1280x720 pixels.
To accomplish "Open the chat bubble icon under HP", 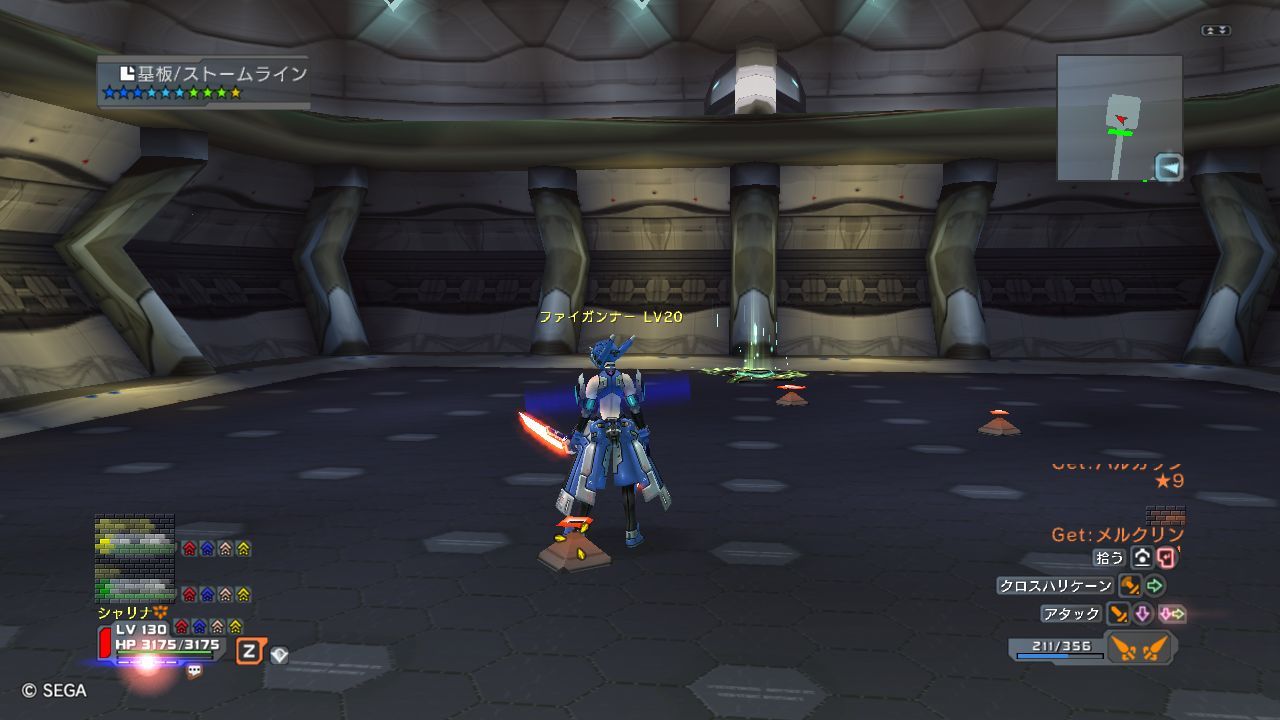I will click(x=194, y=672).
